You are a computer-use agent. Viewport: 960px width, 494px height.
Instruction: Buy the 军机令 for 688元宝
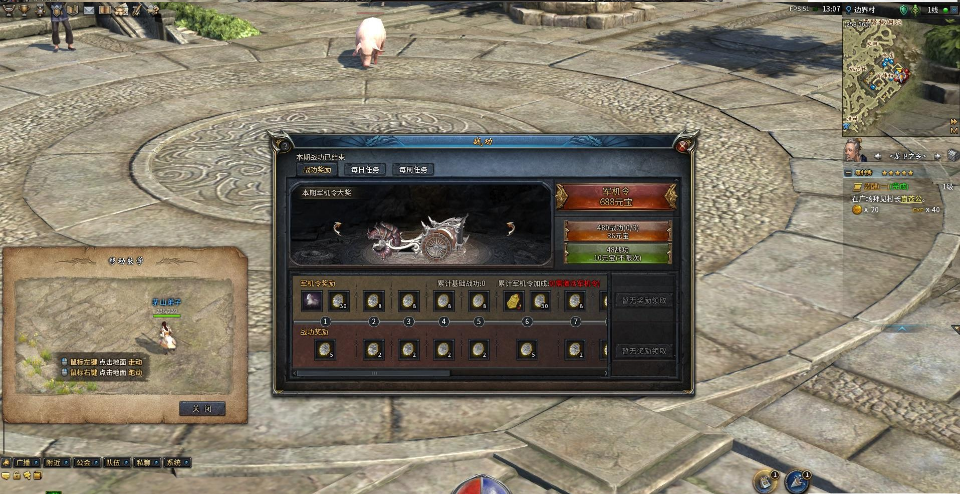coord(616,196)
